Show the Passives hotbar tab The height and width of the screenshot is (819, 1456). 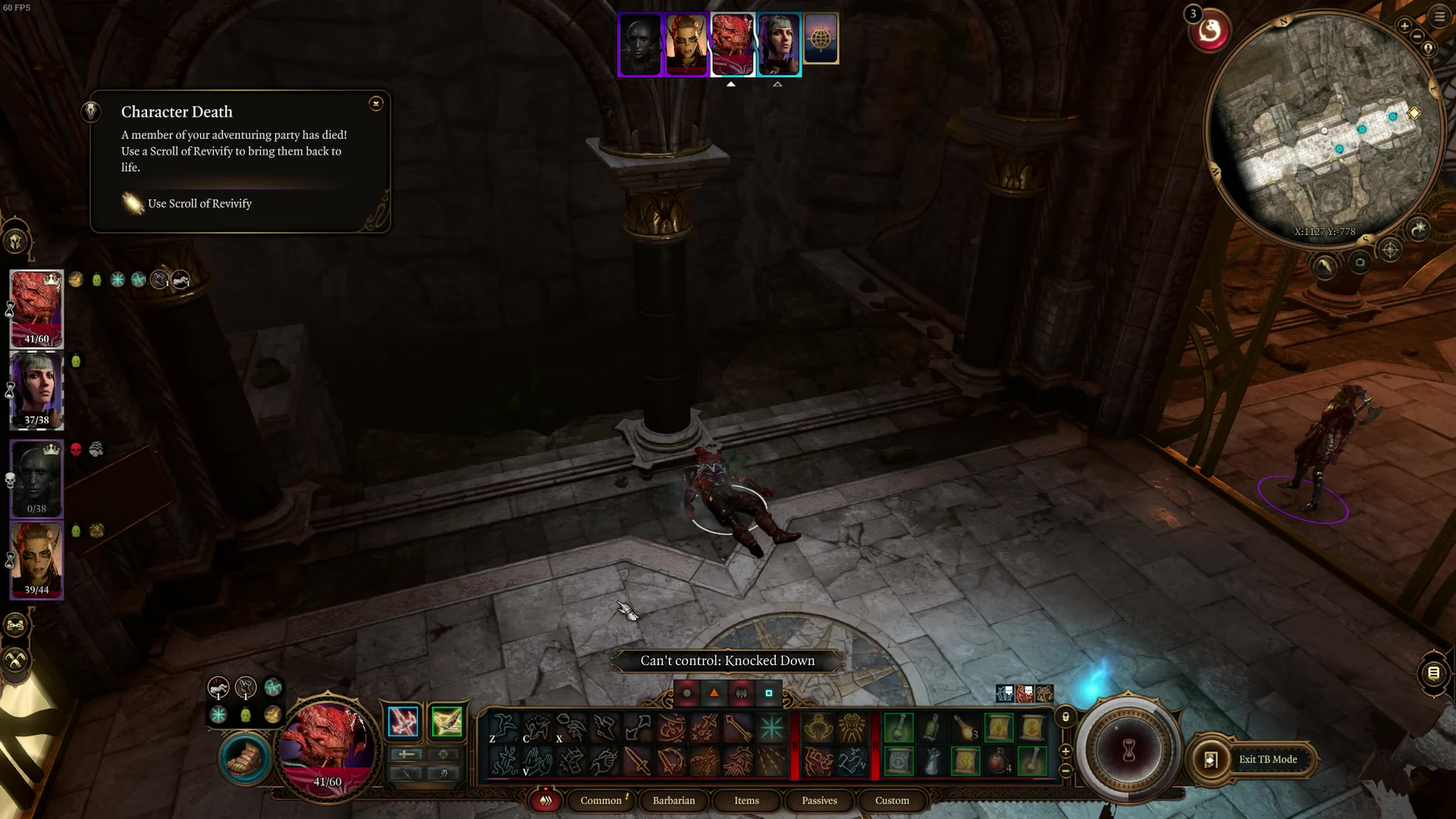[819, 800]
